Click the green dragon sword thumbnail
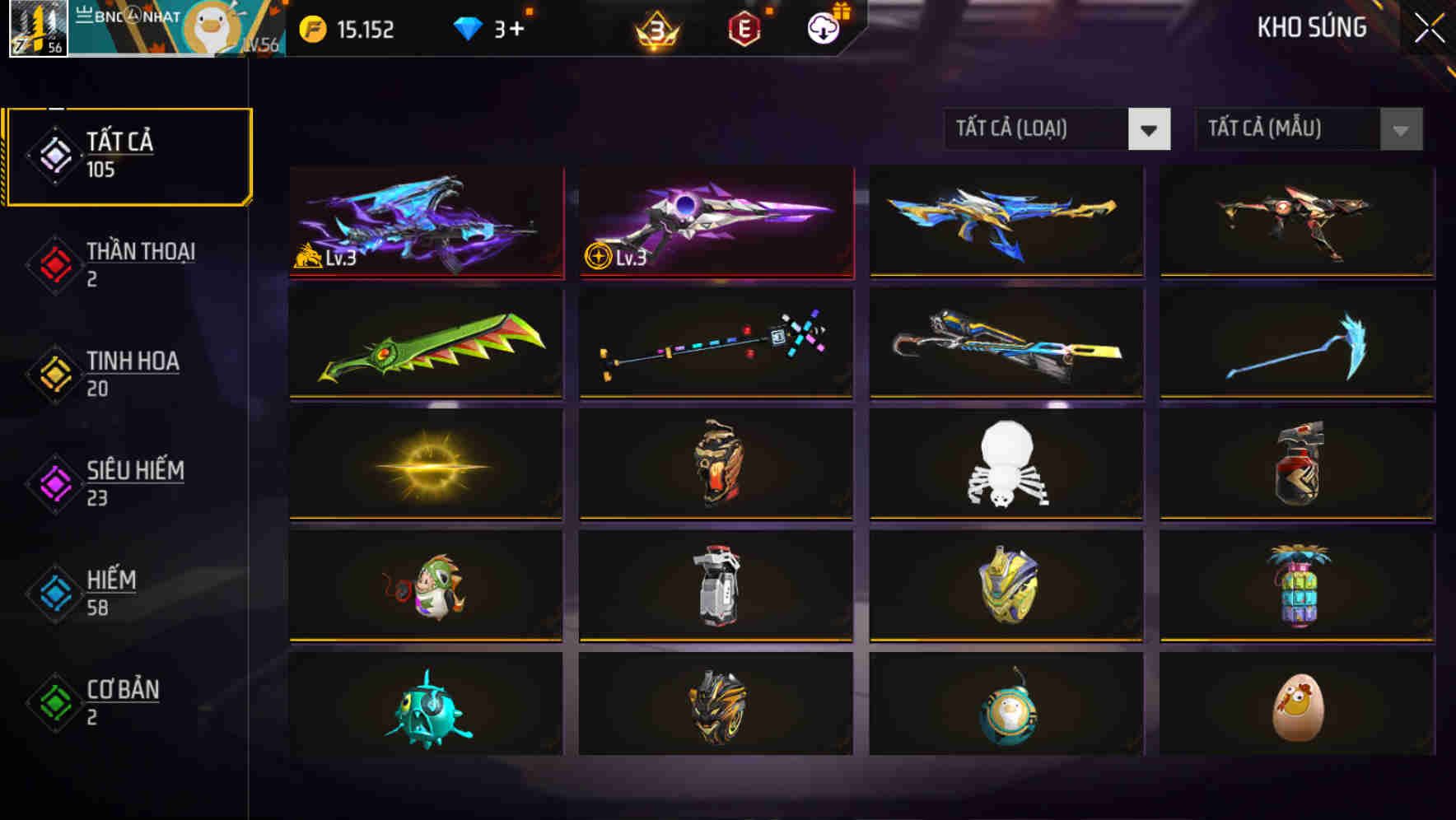 [425, 342]
